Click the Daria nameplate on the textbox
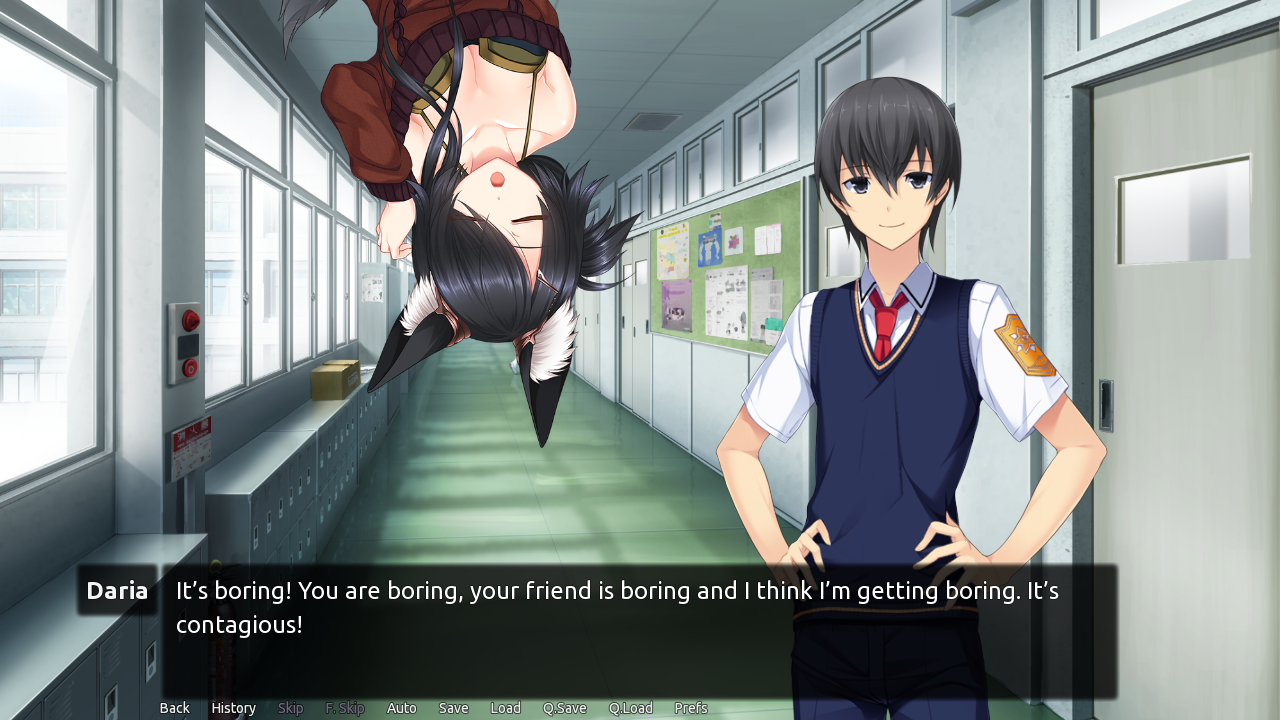 coord(116,590)
